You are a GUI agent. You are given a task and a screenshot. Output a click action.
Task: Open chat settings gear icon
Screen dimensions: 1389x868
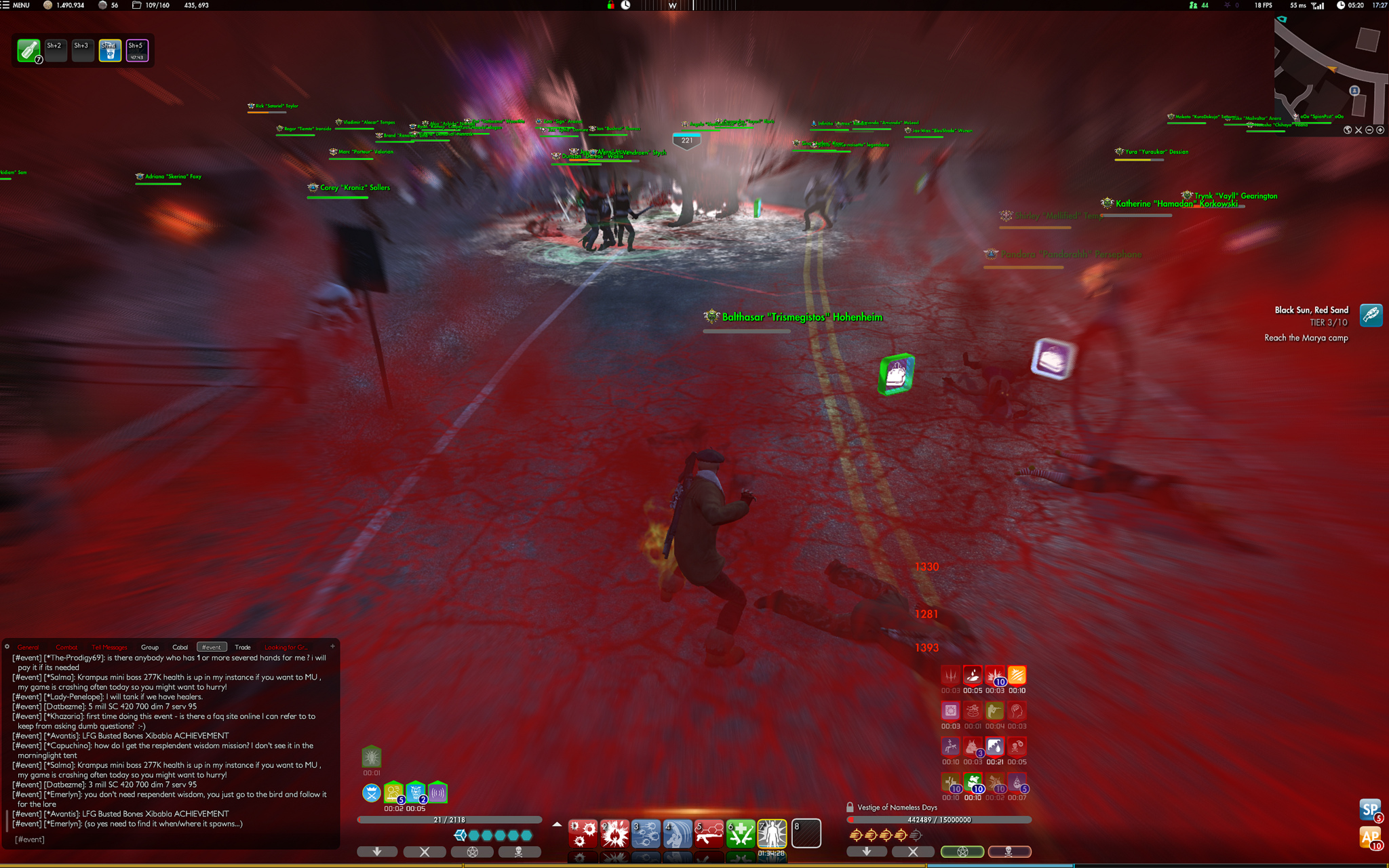[x=7, y=646]
